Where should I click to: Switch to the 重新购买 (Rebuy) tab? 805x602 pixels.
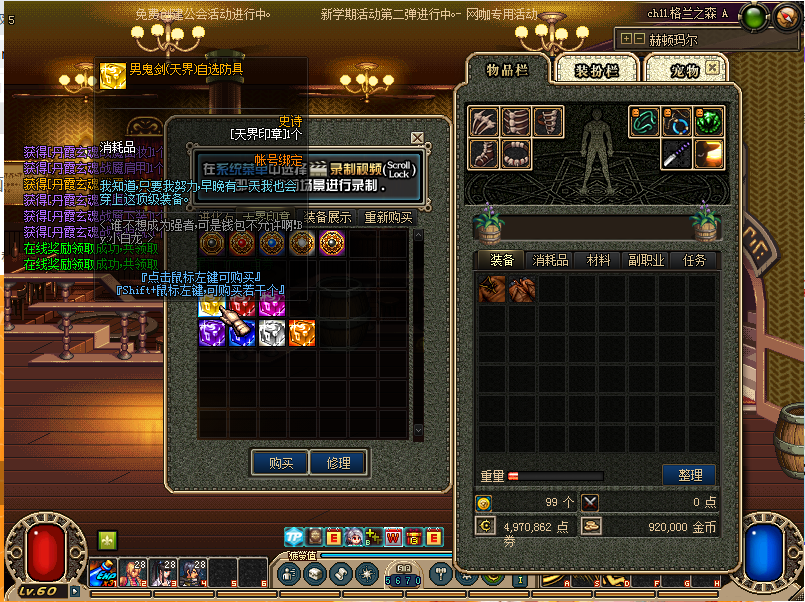[x=388, y=217]
